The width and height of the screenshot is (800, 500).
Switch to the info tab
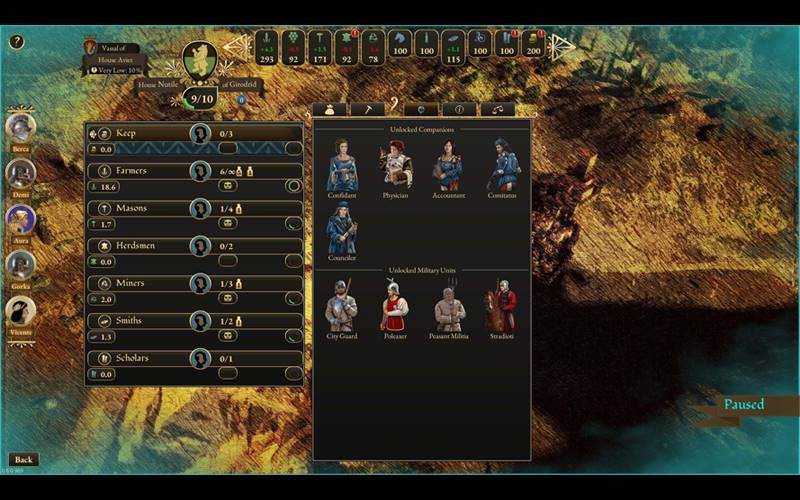459,109
